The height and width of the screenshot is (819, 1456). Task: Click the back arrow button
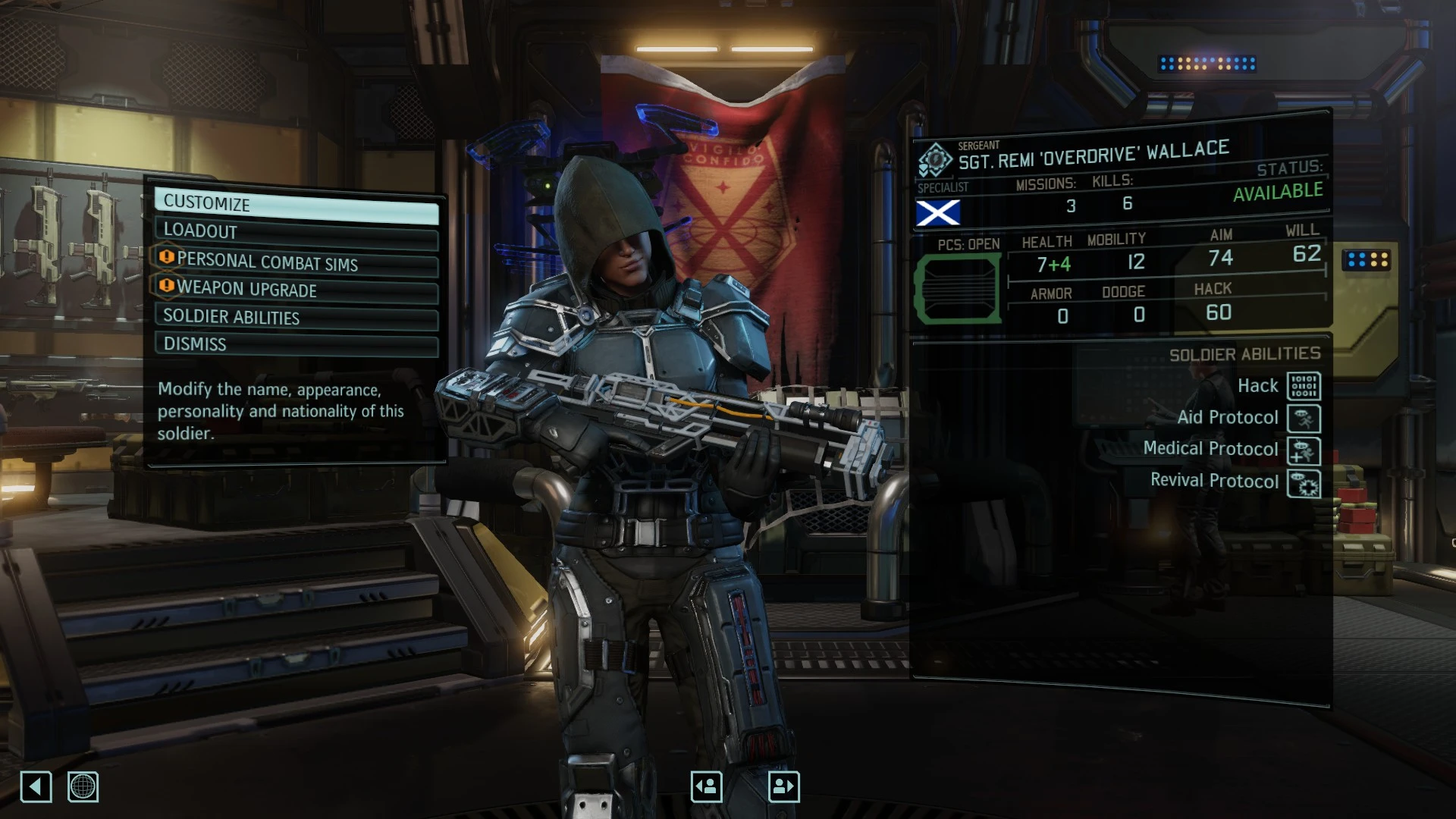[x=36, y=786]
